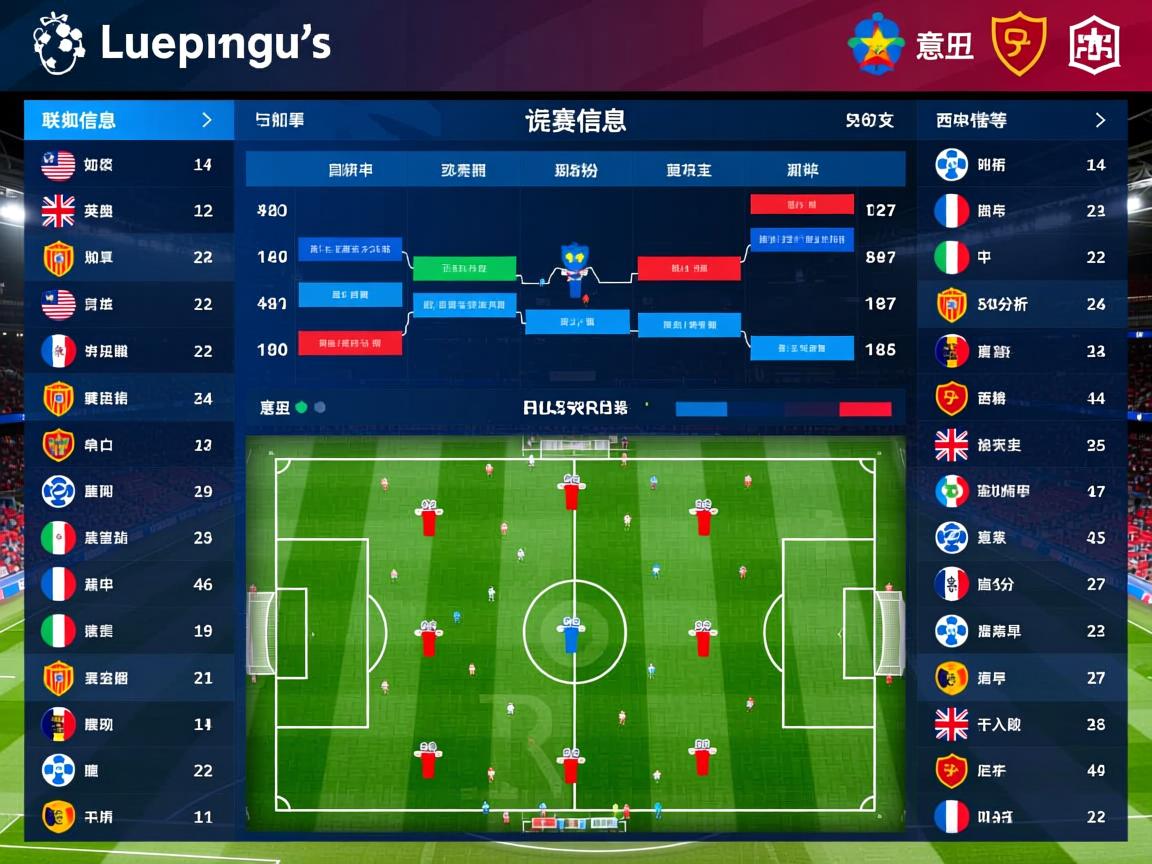Open the white hexagon icon in the header
The image size is (1152, 864).
pyautogui.click(x=1094, y=44)
